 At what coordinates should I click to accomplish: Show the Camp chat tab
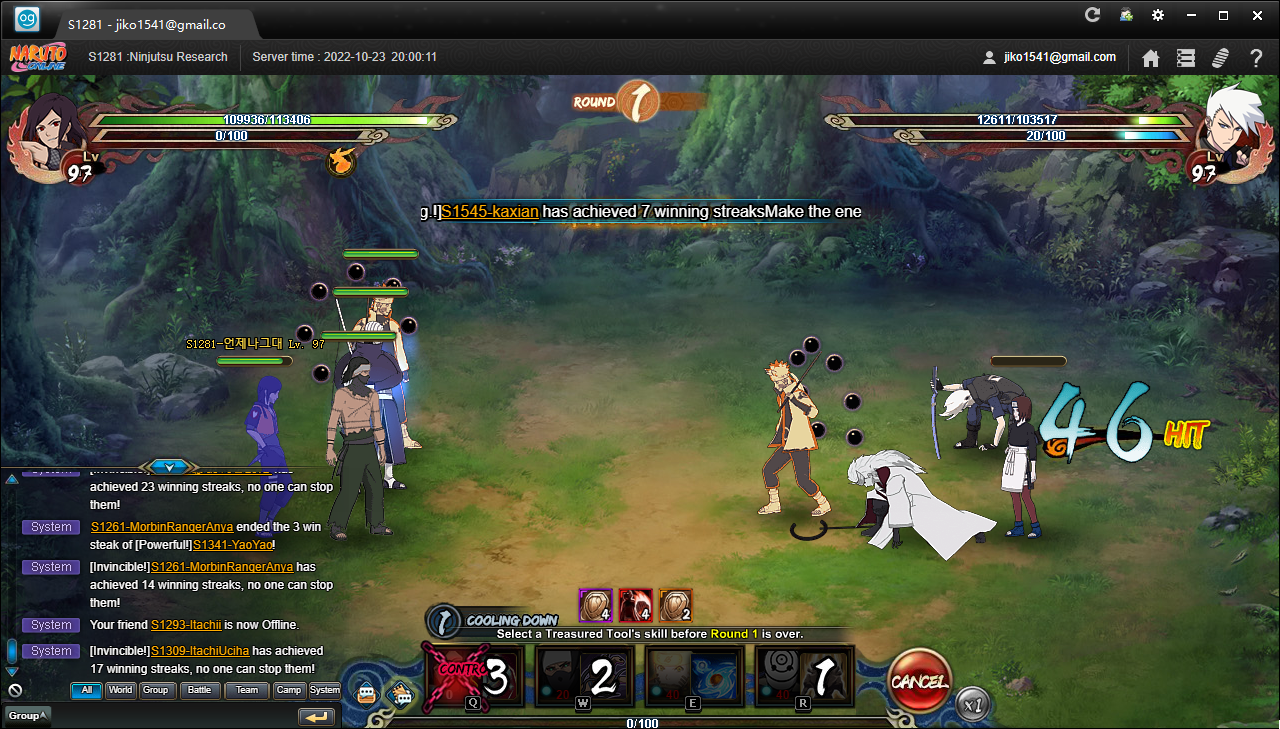(288, 690)
